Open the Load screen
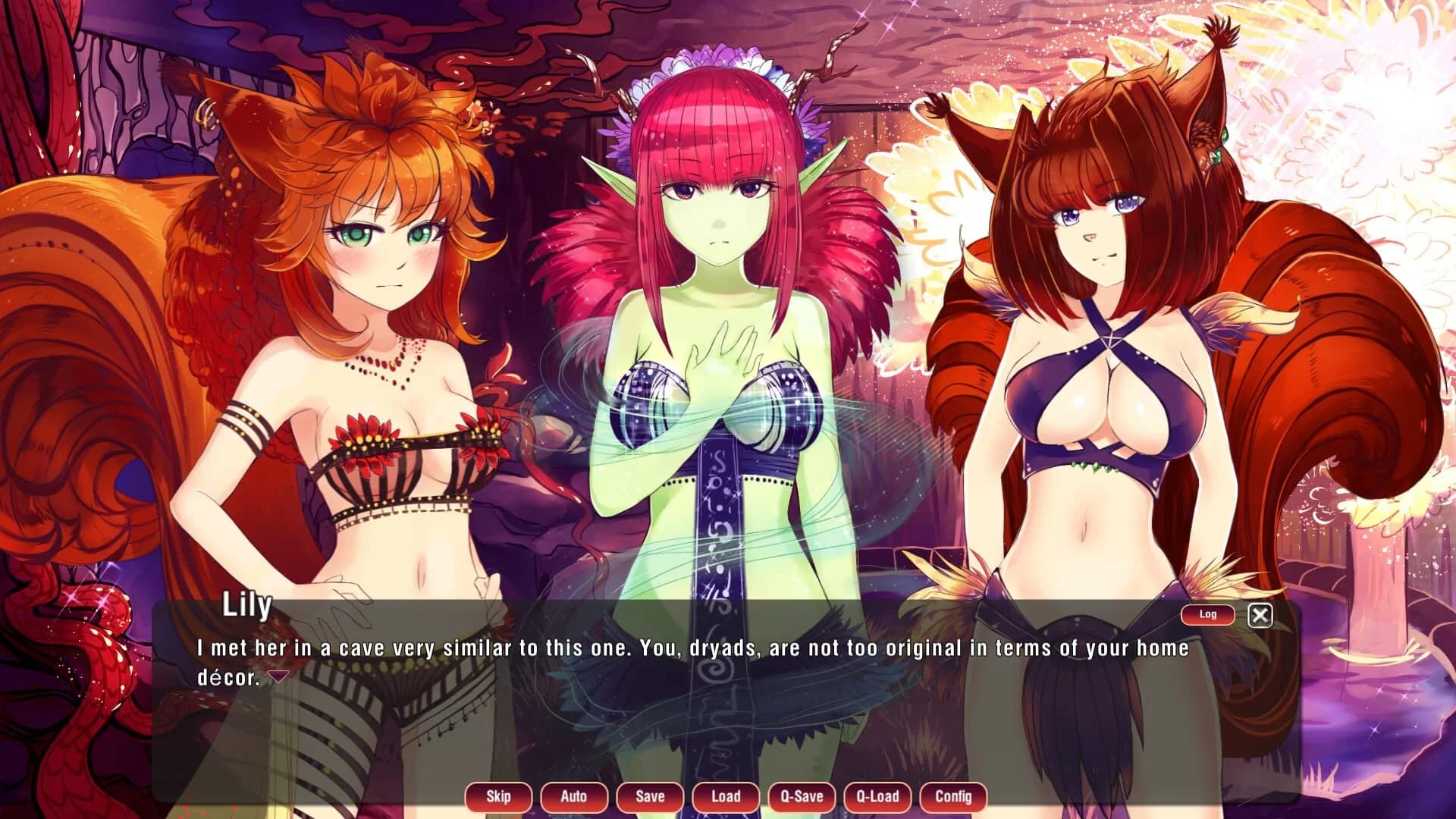The height and width of the screenshot is (819, 1456). pos(725,797)
